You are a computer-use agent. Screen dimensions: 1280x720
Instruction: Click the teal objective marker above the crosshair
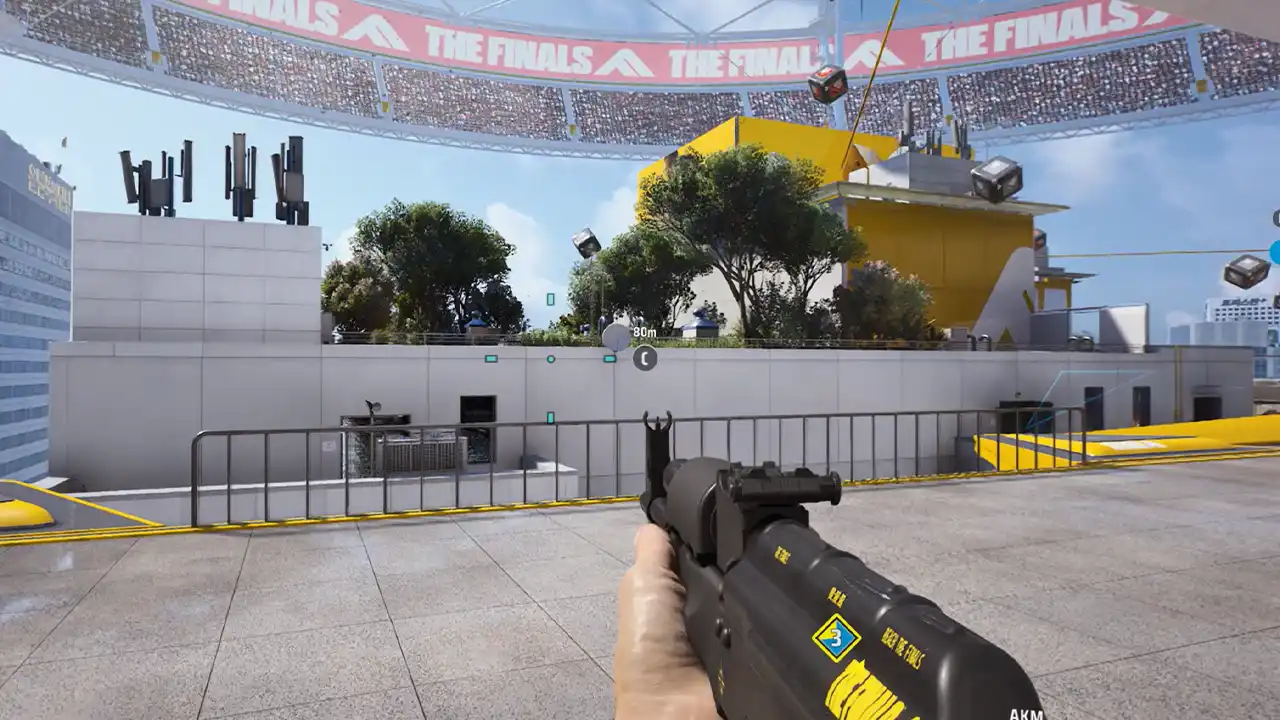(x=550, y=299)
